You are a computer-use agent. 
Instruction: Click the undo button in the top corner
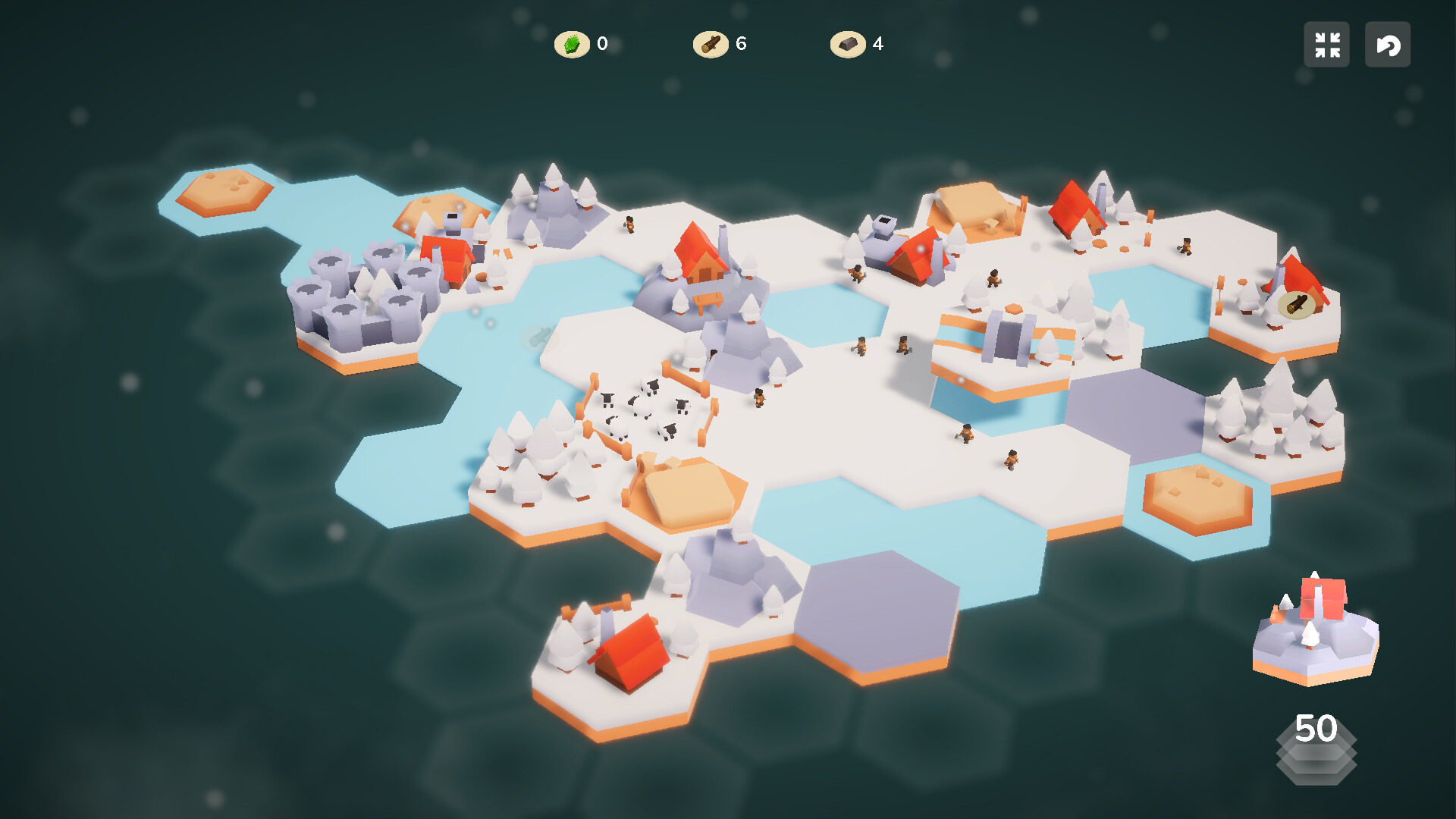[x=1388, y=45]
